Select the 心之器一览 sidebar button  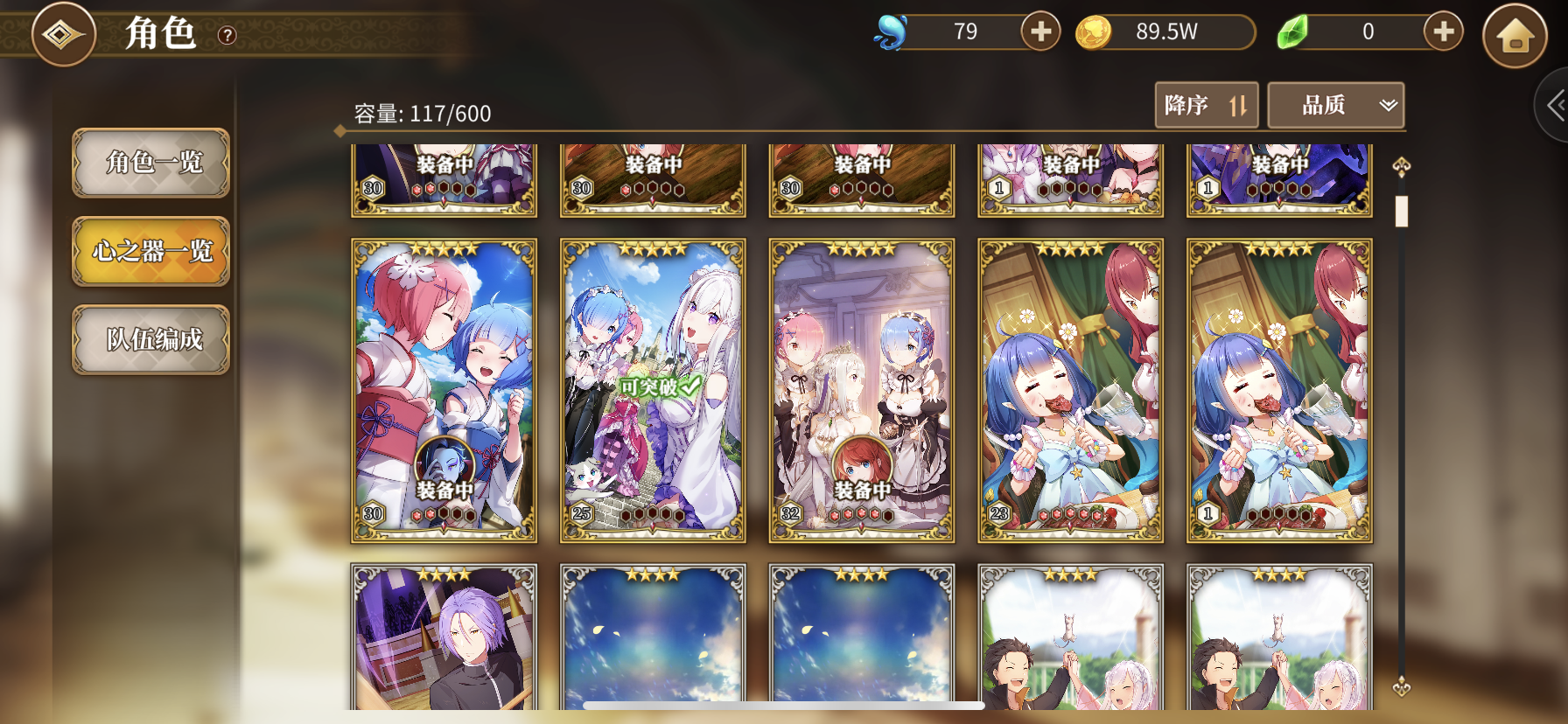click(150, 252)
